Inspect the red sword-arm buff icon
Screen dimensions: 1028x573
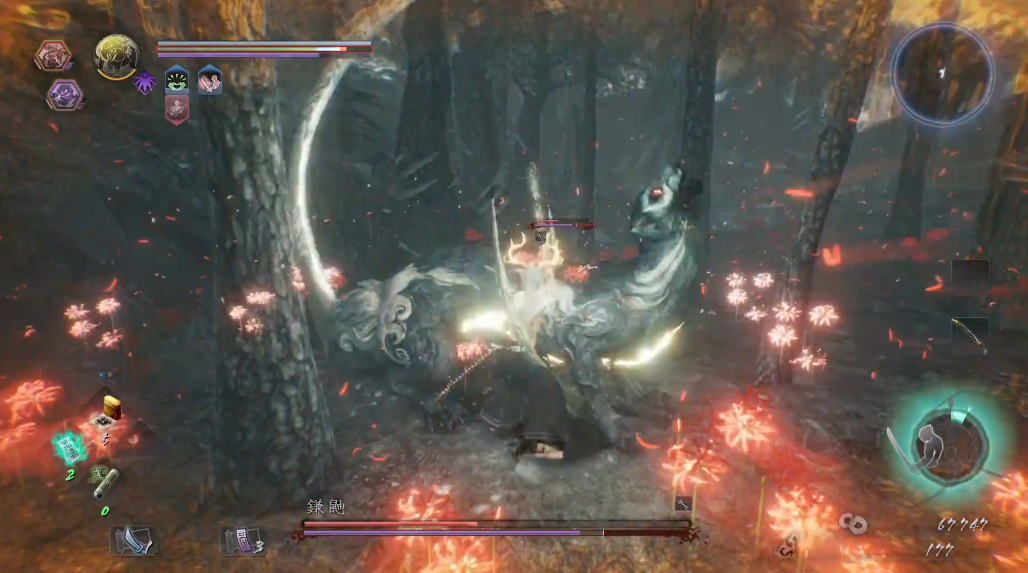209,79
